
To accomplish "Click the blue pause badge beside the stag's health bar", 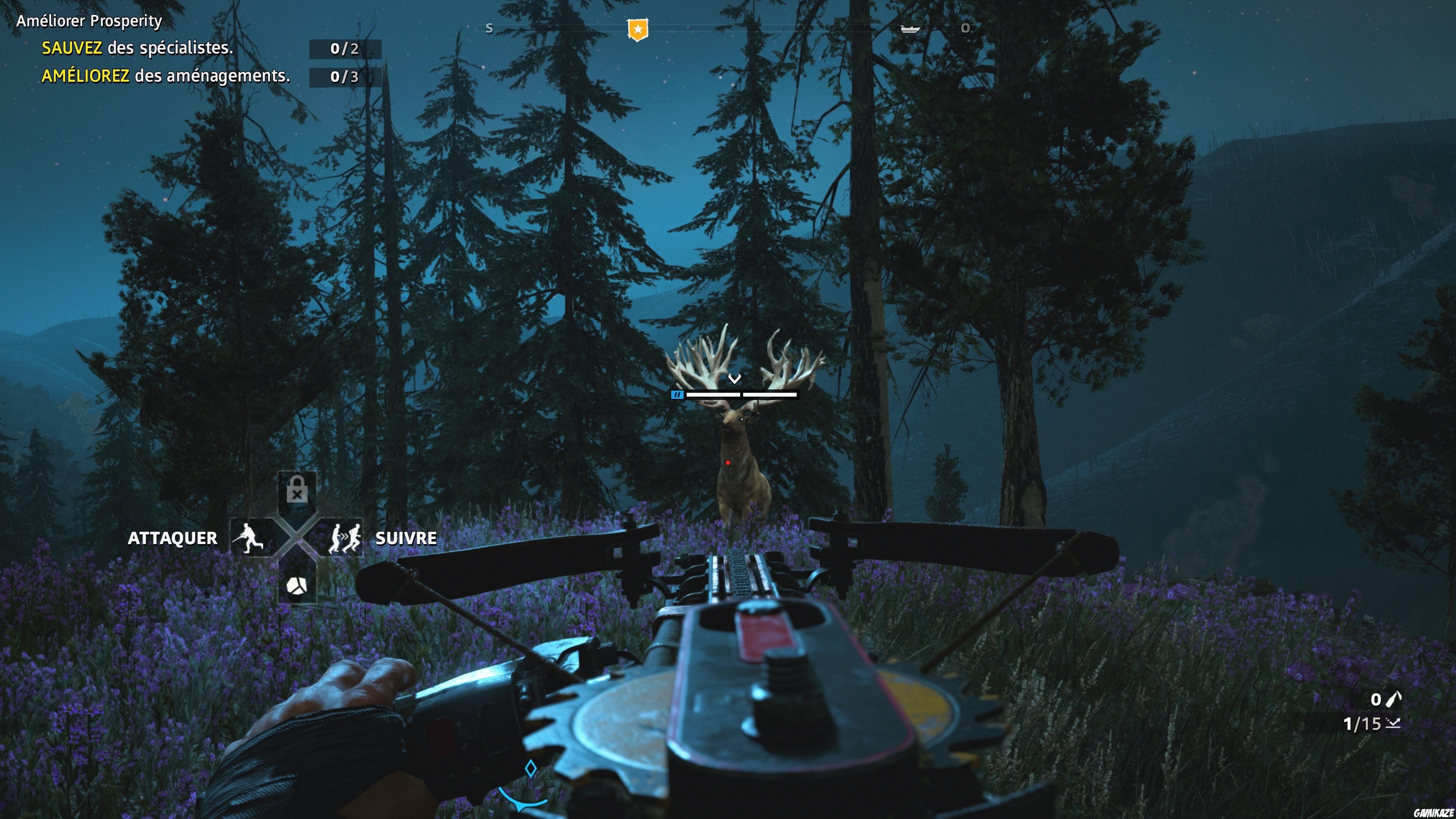I will pyautogui.click(x=677, y=394).
